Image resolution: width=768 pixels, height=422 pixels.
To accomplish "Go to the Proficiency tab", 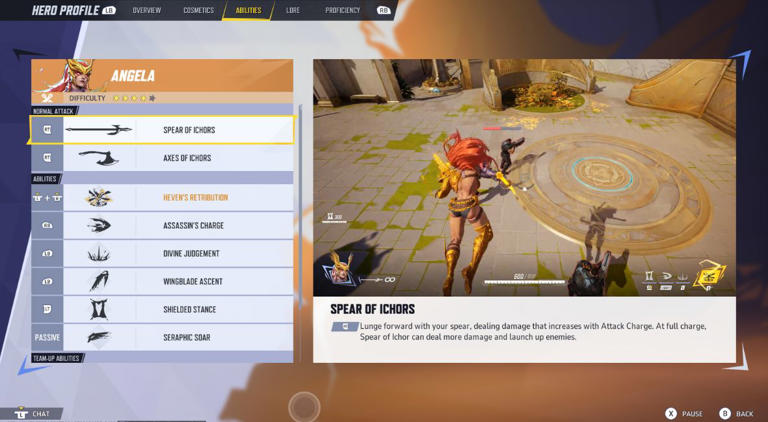I will [x=342, y=10].
